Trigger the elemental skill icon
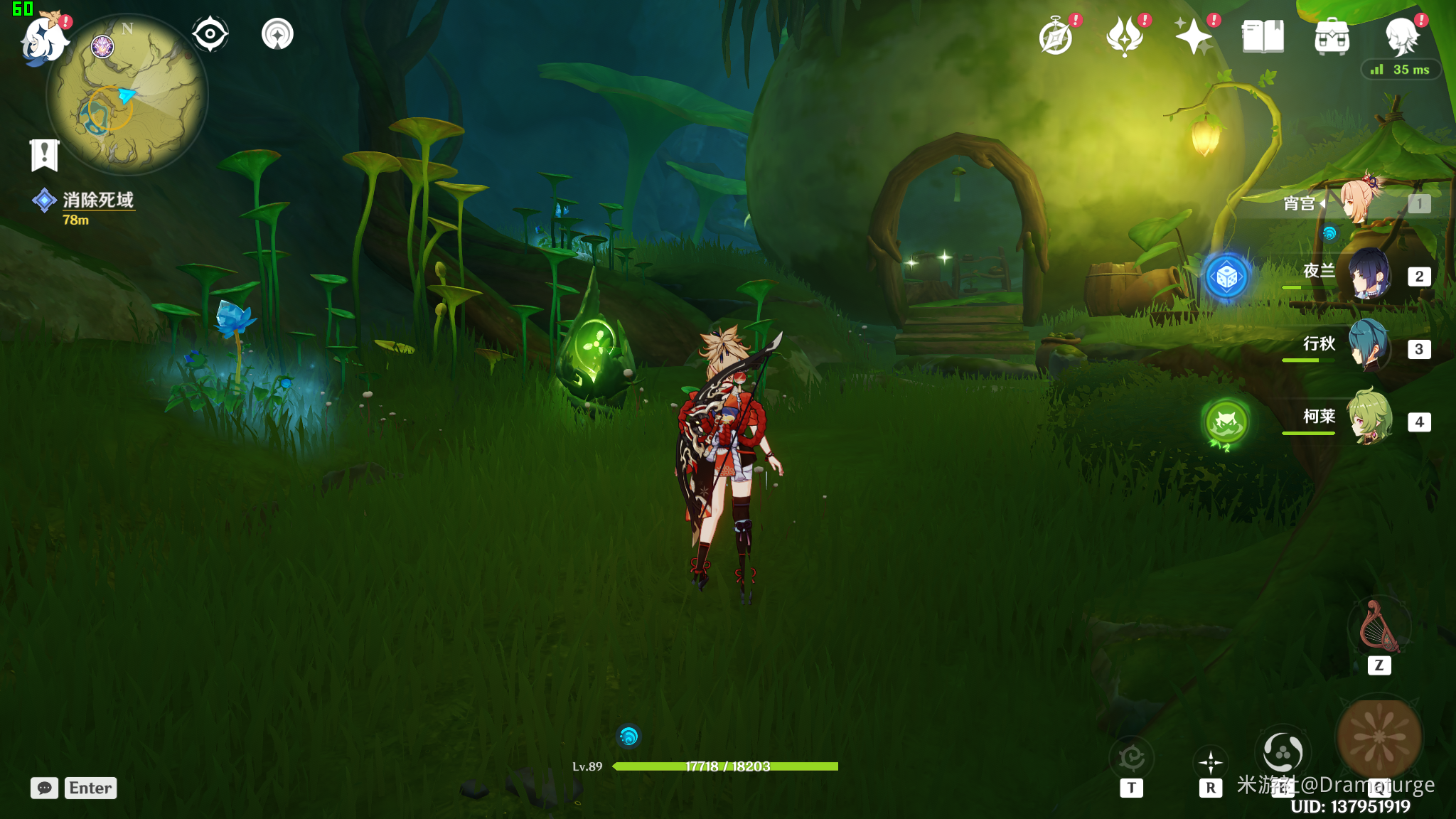This screenshot has height=819, width=1456. tap(1283, 752)
